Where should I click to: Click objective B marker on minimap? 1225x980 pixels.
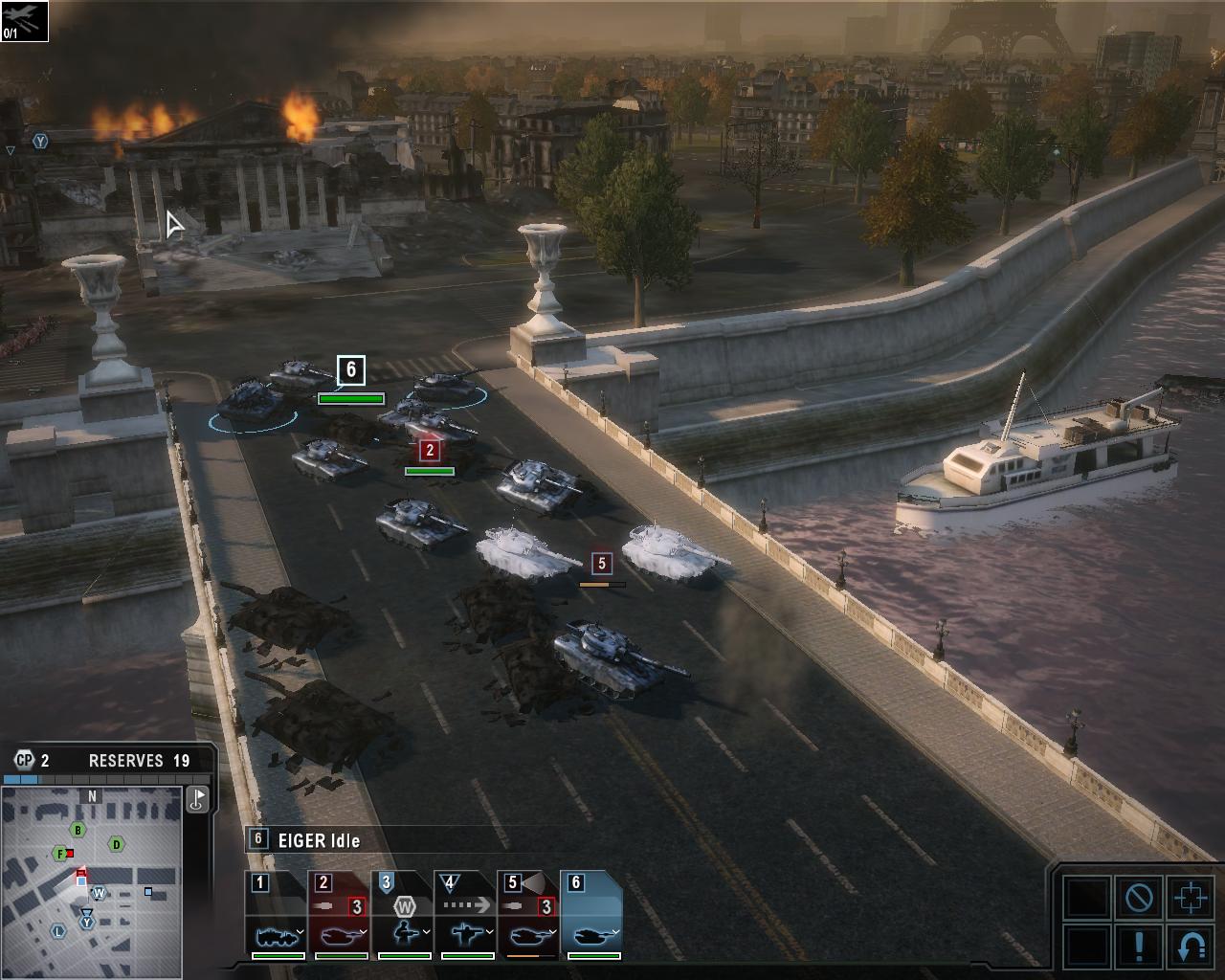tap(78, 830)
